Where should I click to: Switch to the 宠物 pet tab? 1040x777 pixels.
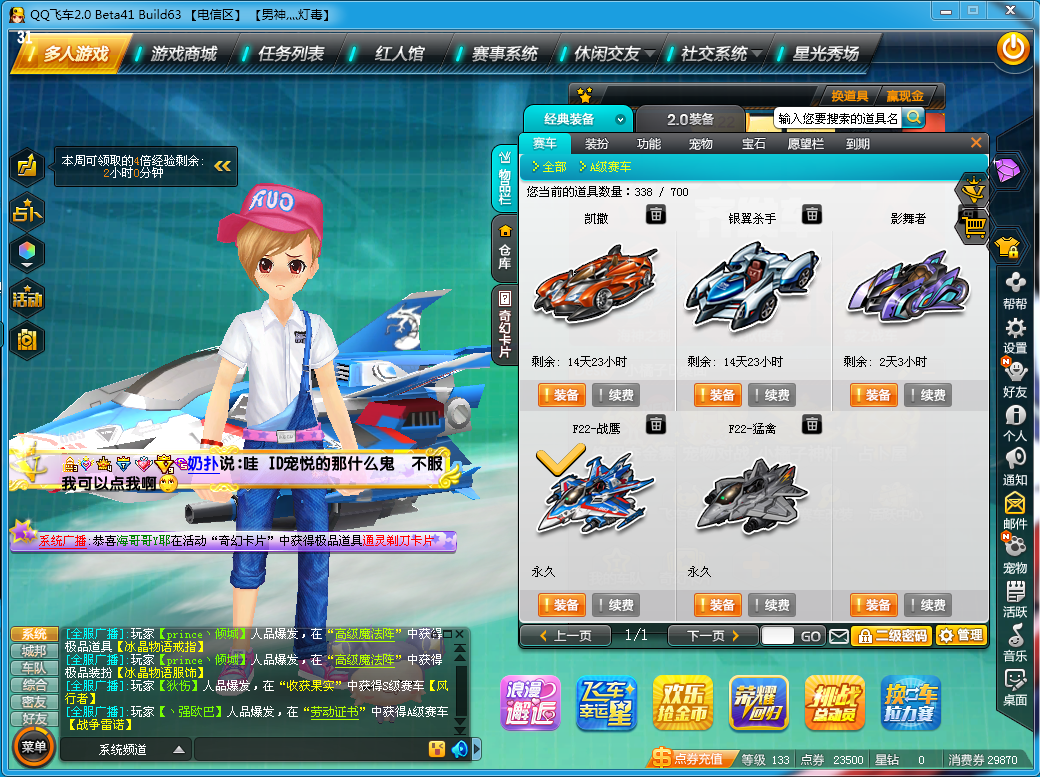coord(701,144)
